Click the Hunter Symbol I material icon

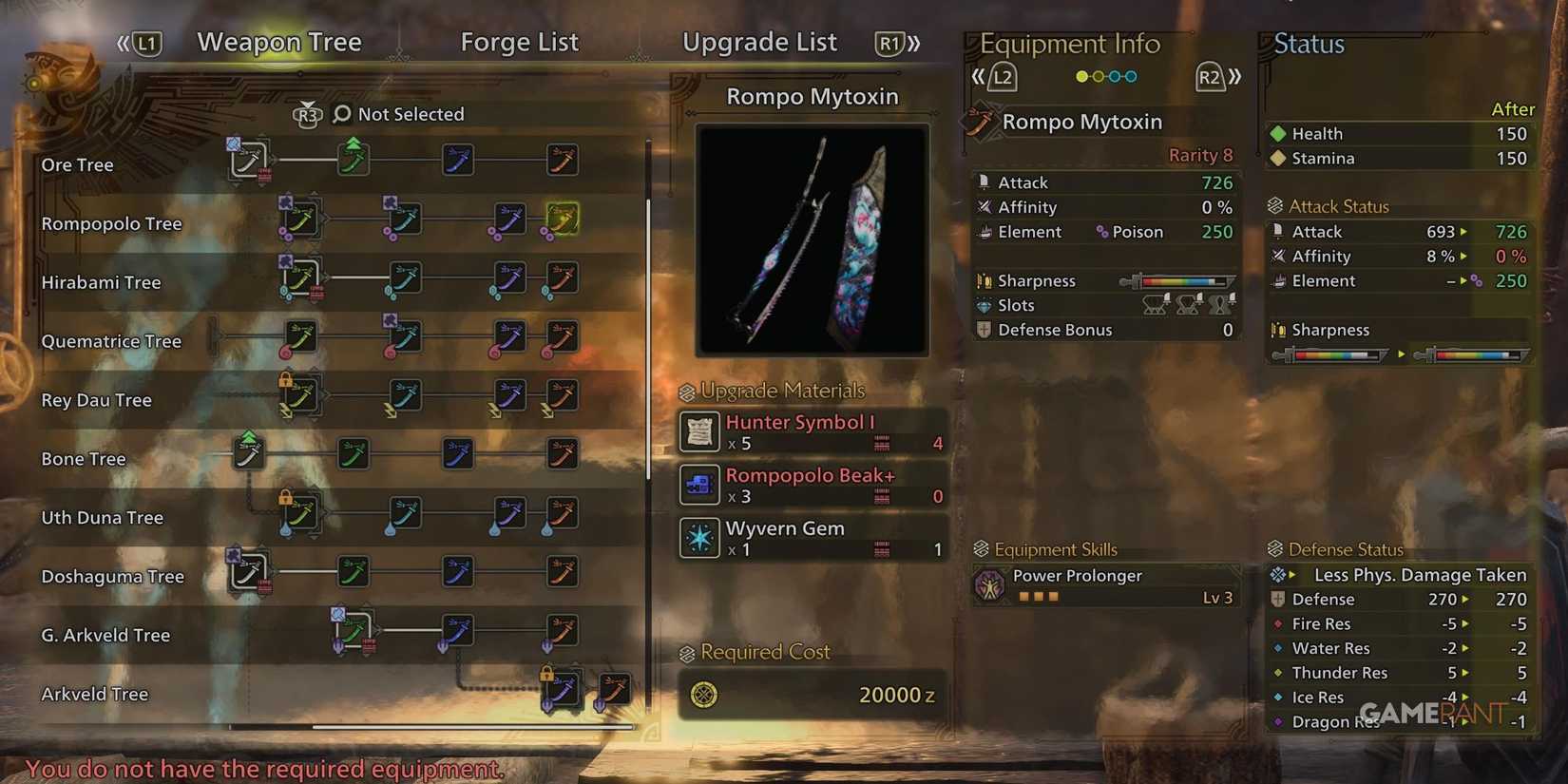(x=699, y=430)
